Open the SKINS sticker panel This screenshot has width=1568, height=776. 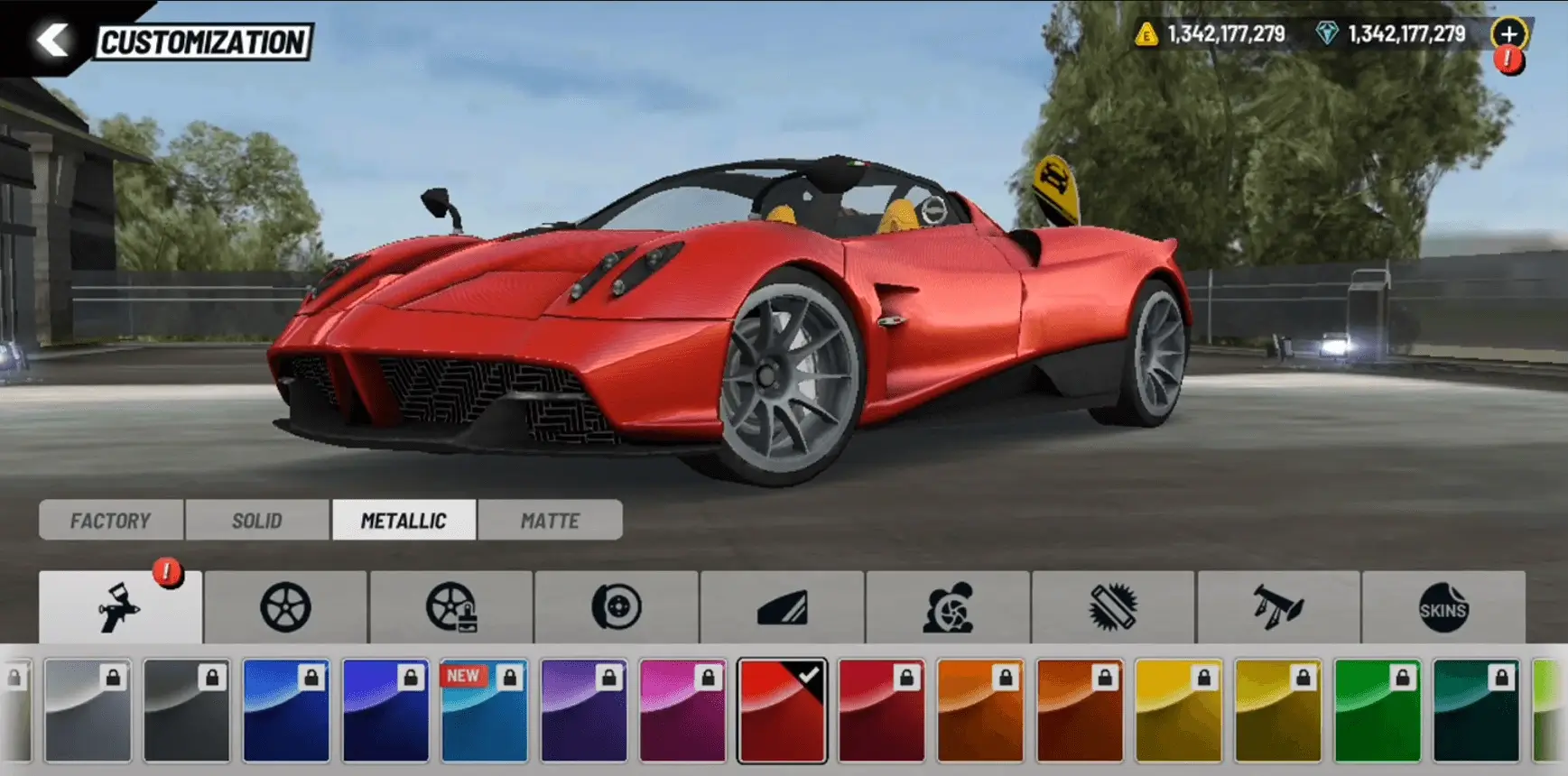1443,609
